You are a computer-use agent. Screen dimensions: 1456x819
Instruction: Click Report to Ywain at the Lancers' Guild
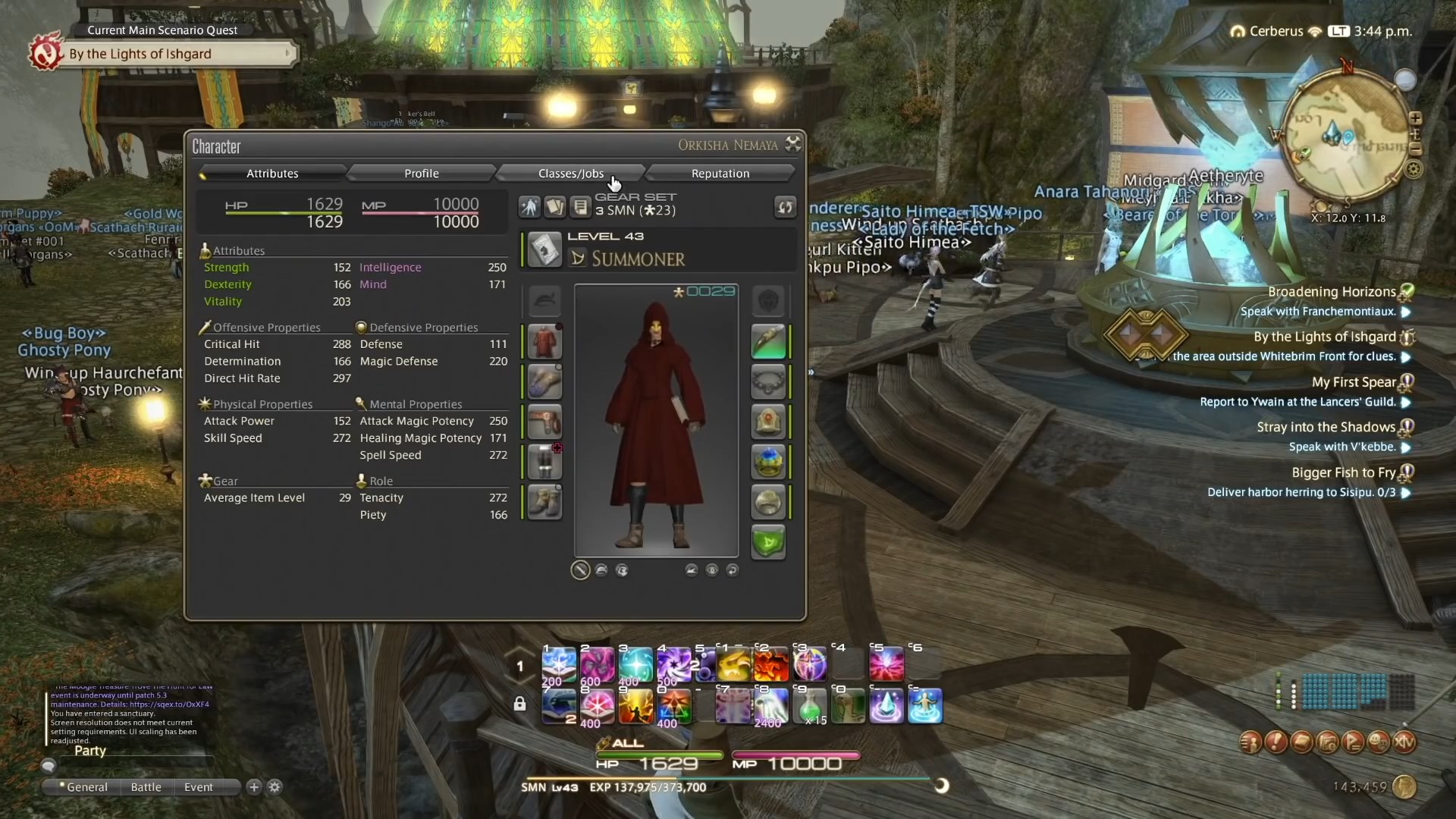pos(1304,402)
